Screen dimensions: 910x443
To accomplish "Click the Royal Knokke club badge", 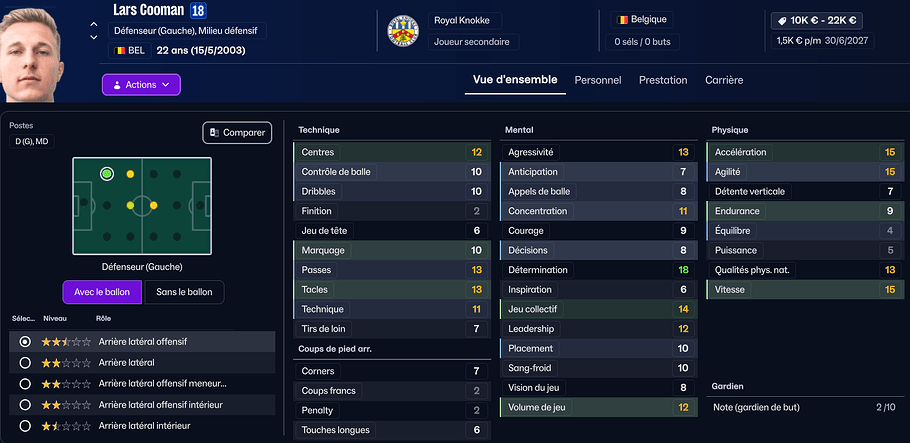I will click(402, 31).
